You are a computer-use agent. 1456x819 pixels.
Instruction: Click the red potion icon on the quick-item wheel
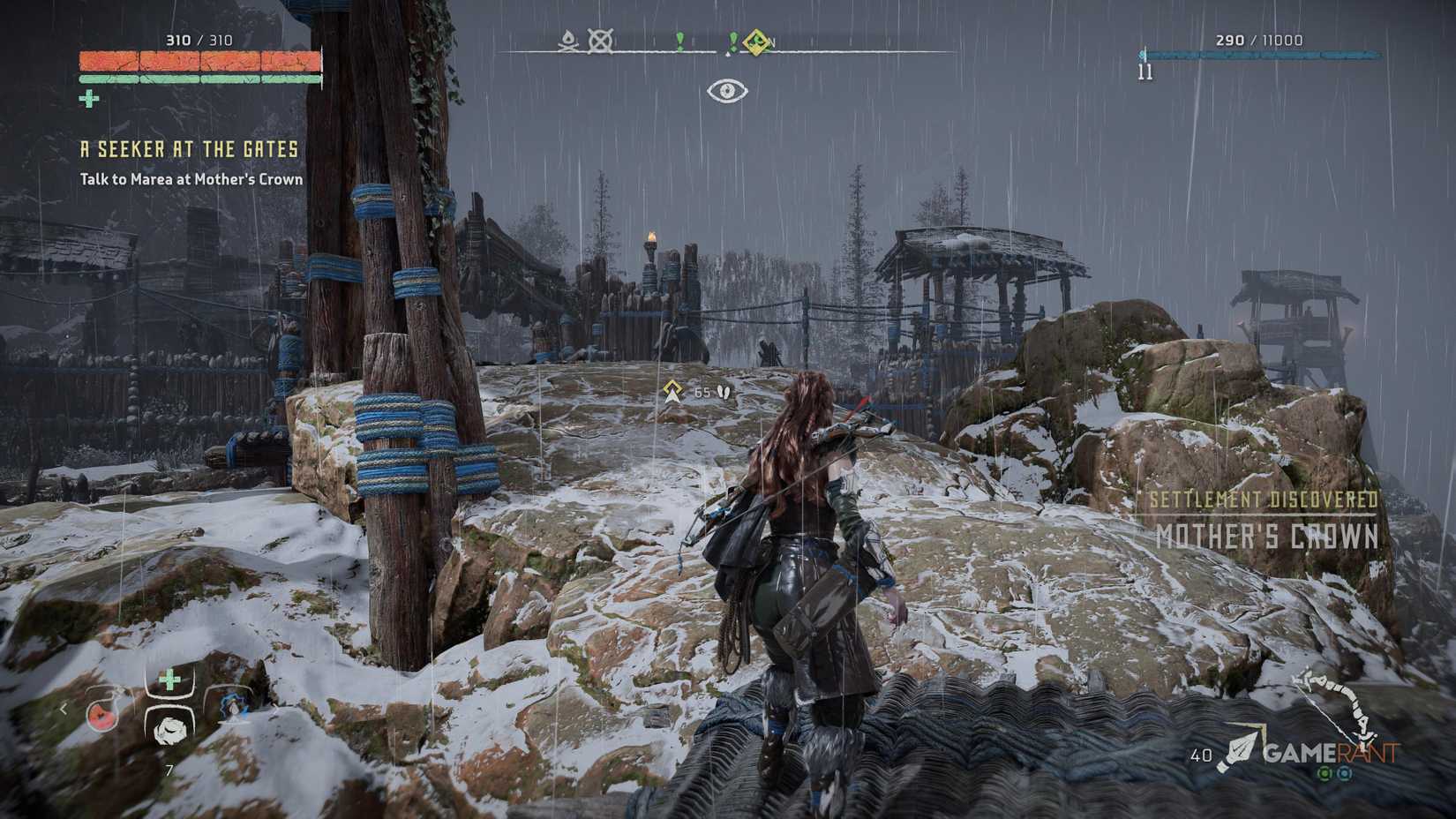[x=101, y=717]
